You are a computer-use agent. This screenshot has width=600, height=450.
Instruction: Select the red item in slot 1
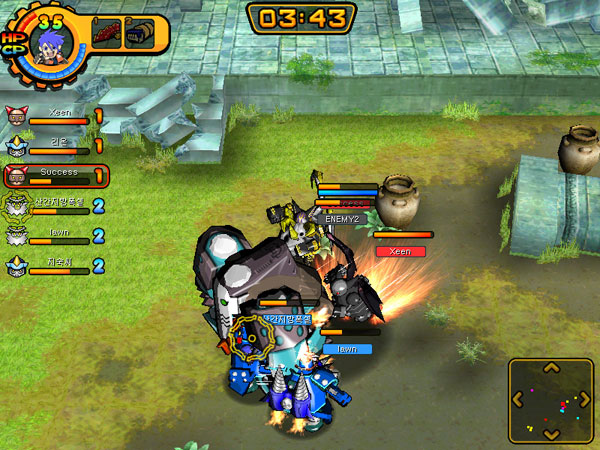tap(105, 32)
